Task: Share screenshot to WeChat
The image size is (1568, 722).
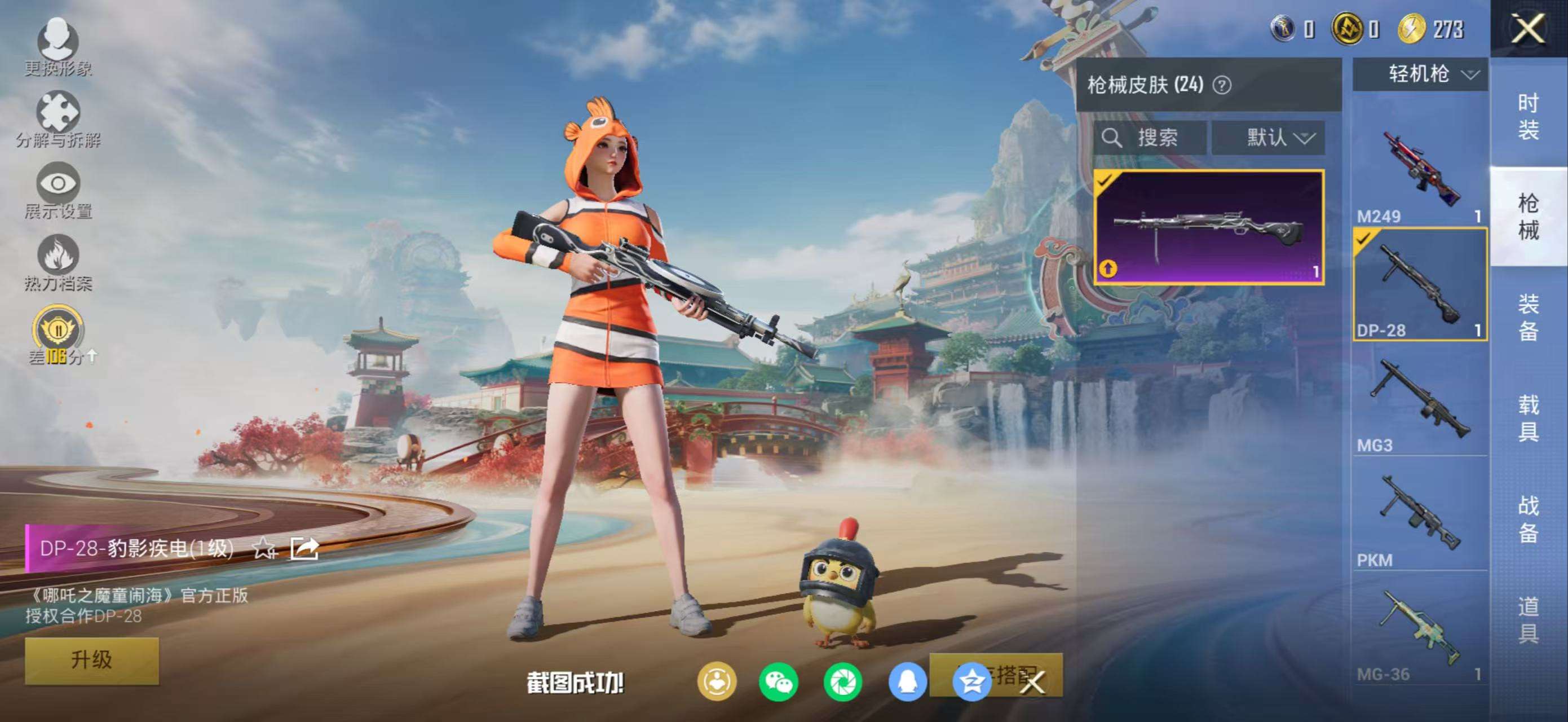Action: coord(778,682)
